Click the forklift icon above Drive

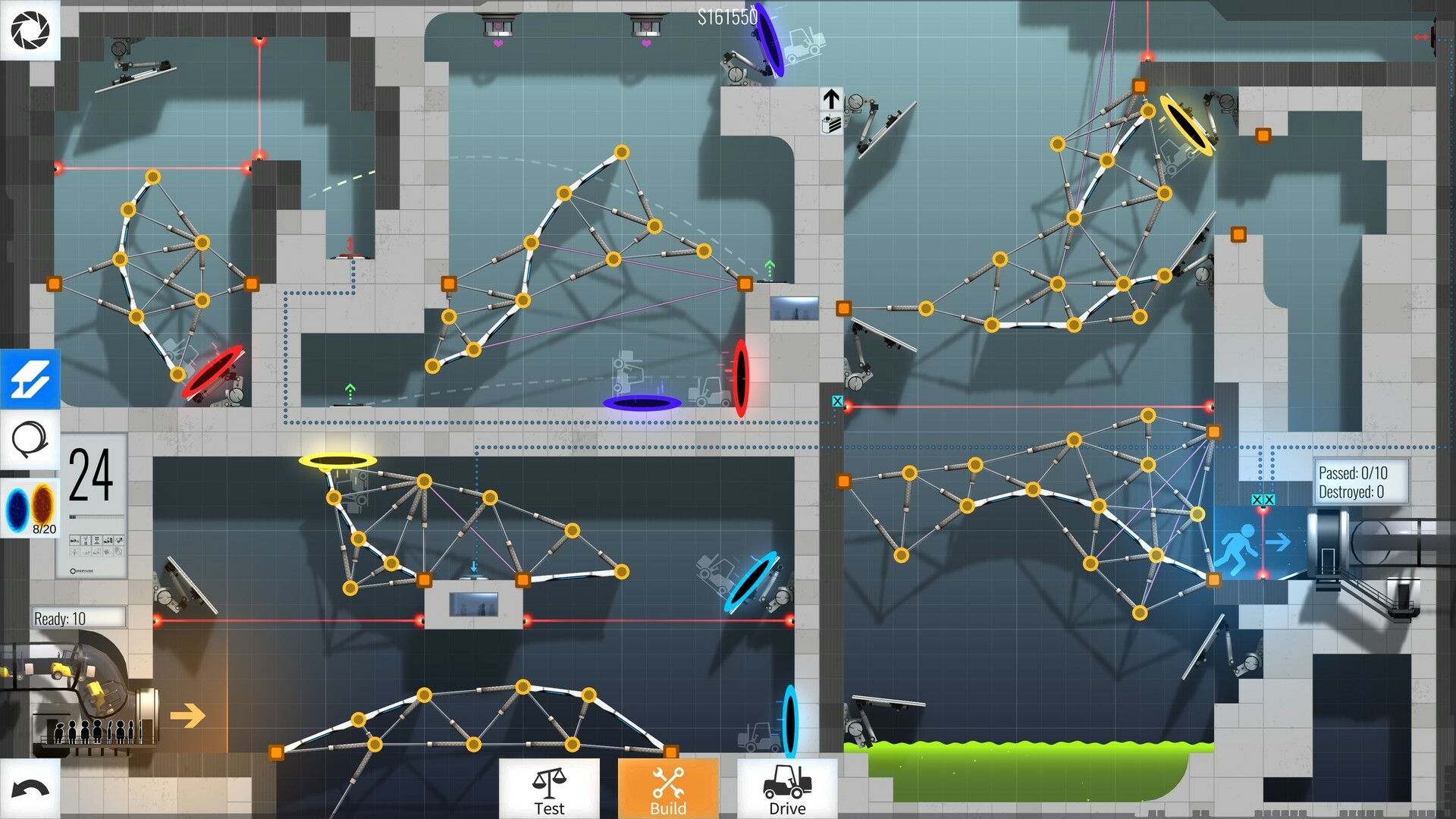tap(786, 780)
